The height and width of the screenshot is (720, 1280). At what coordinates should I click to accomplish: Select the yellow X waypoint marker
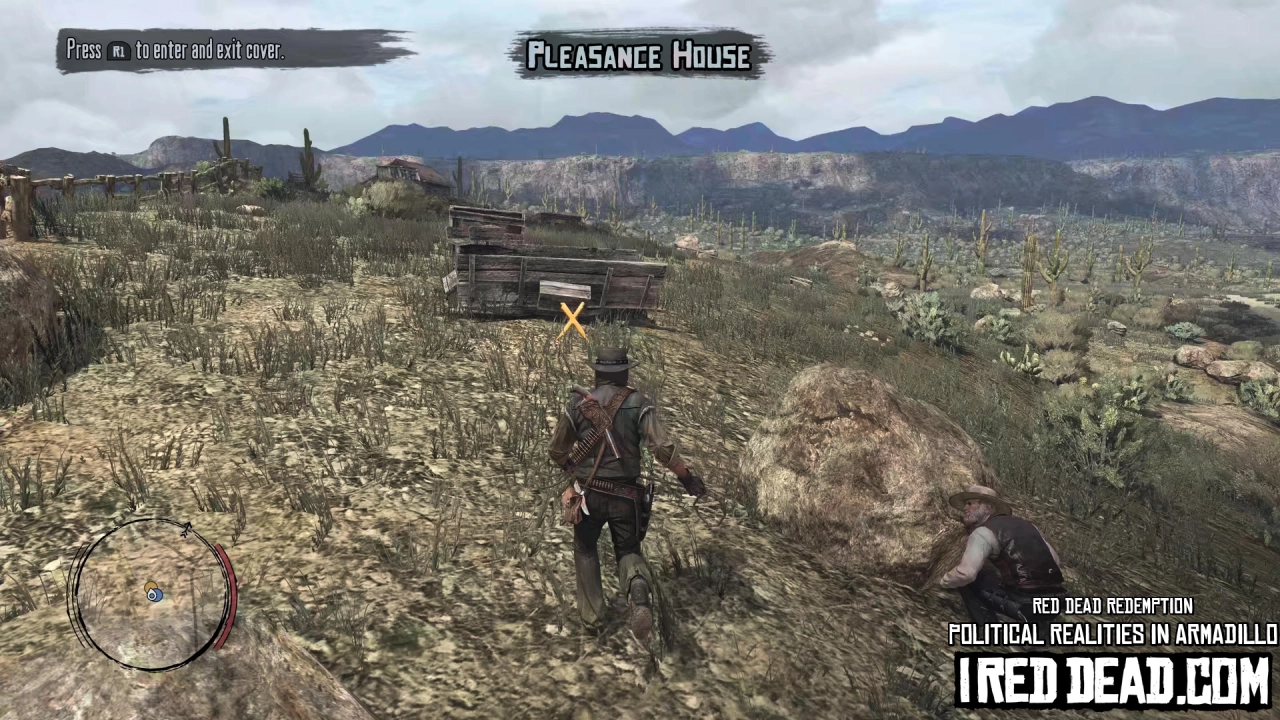(x=572, y=320)
